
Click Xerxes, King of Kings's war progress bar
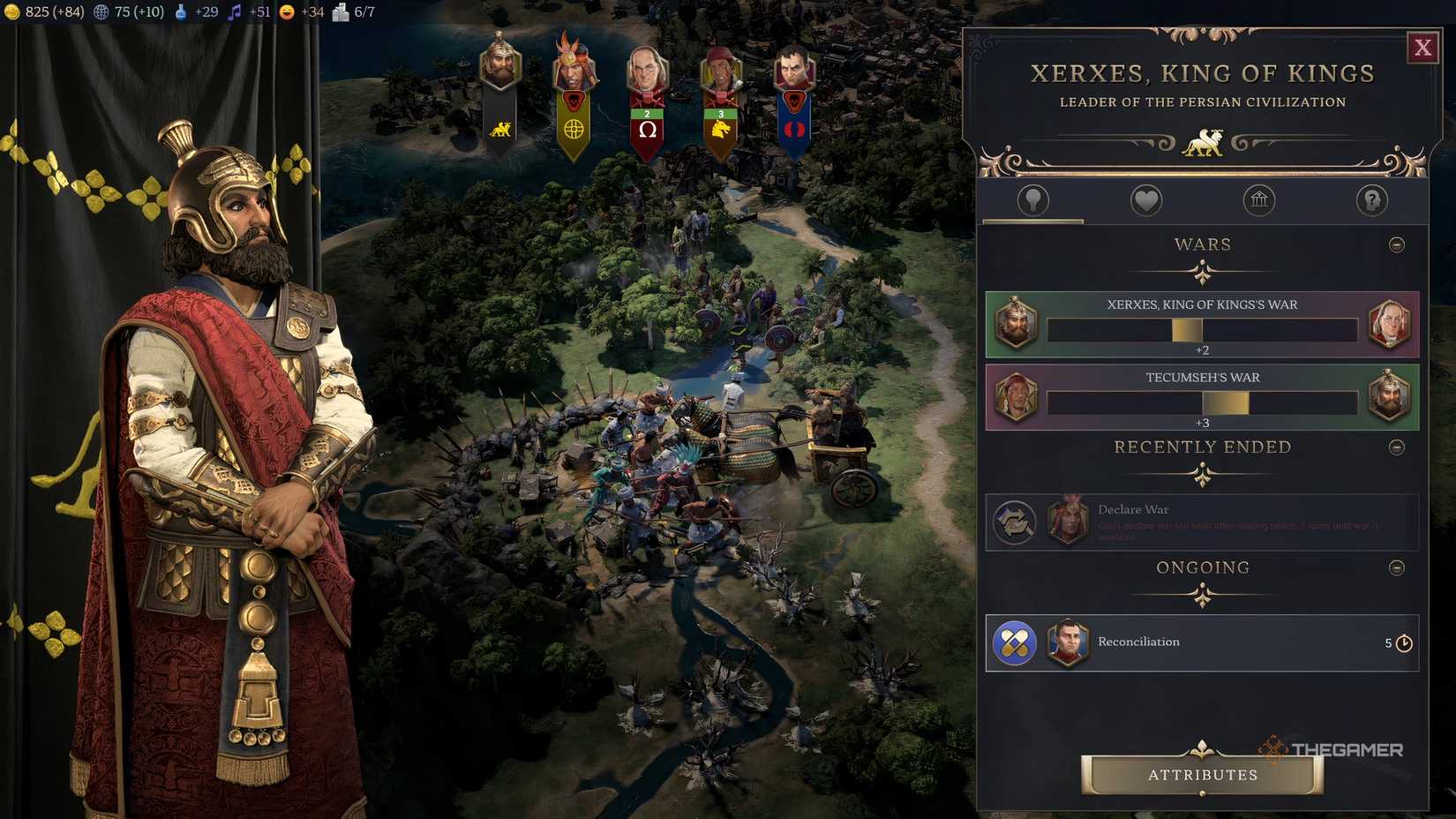(x=1202, y=328)
